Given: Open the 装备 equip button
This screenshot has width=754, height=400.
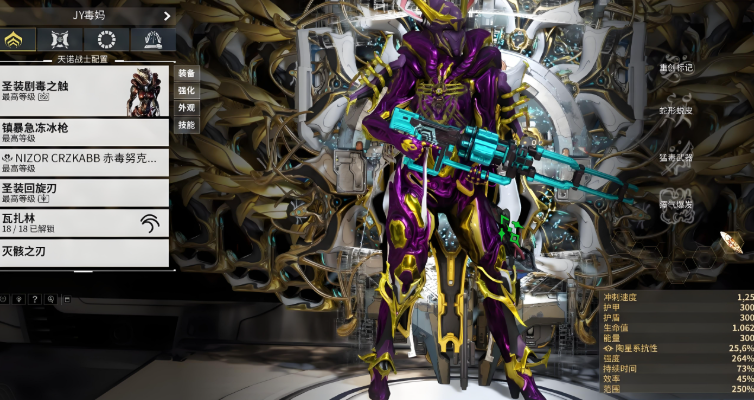Looking at the screenshot, I should 186,73.
